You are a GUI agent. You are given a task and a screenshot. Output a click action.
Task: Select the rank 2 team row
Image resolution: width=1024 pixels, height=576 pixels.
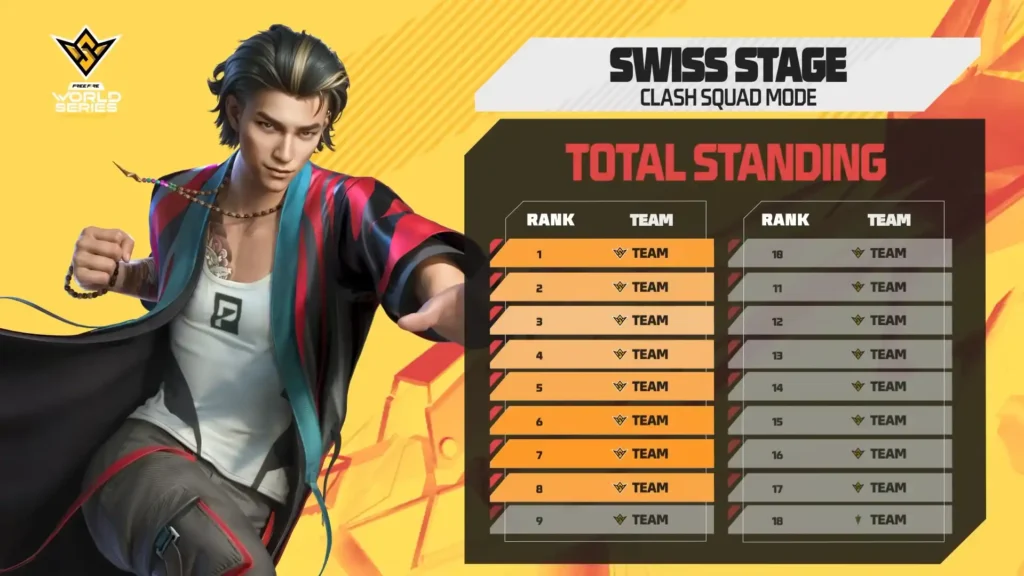click(x=603, y=287)
